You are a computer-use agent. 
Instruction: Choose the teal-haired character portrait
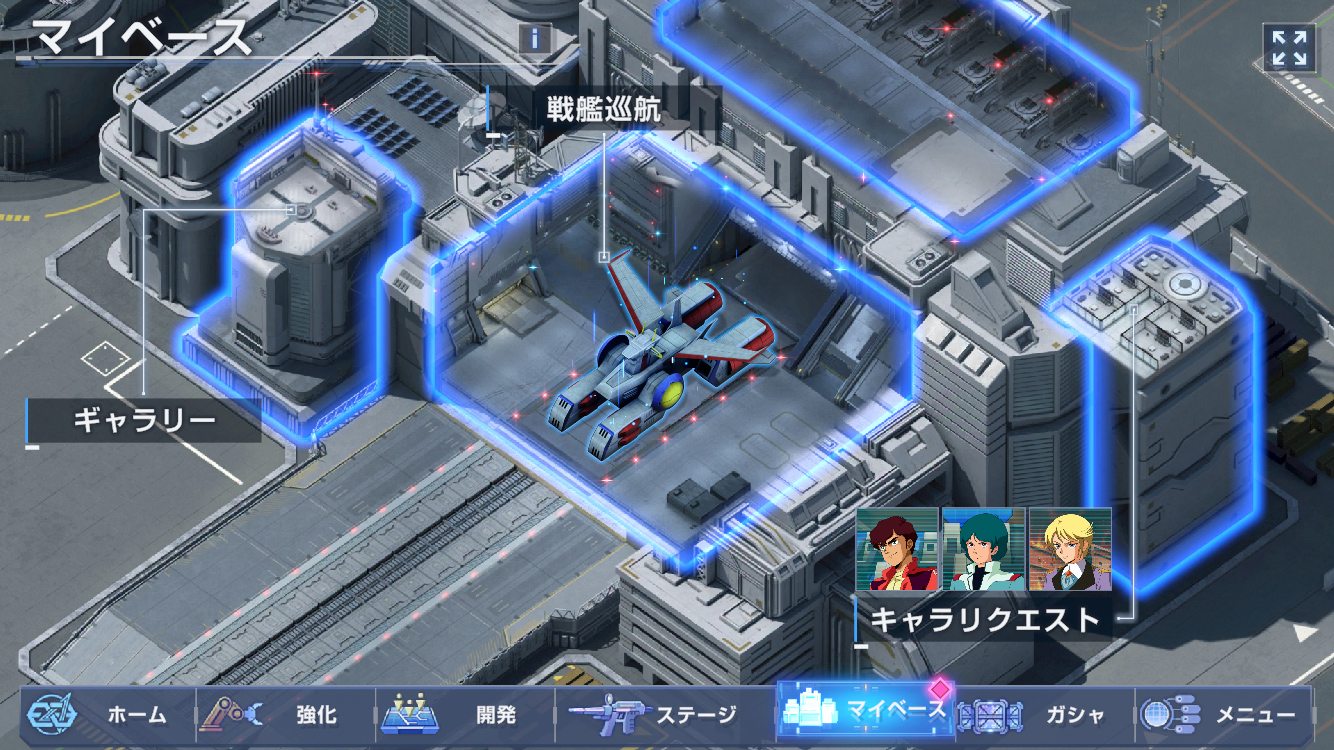(984, 549)
